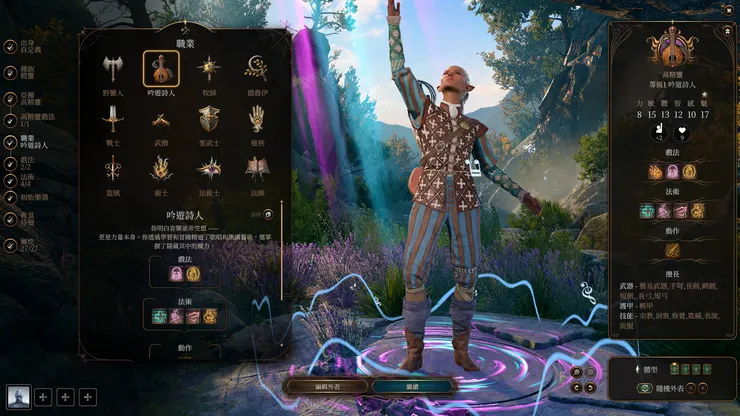Choose the 戰士 (Fighter) class

point(112,120)
